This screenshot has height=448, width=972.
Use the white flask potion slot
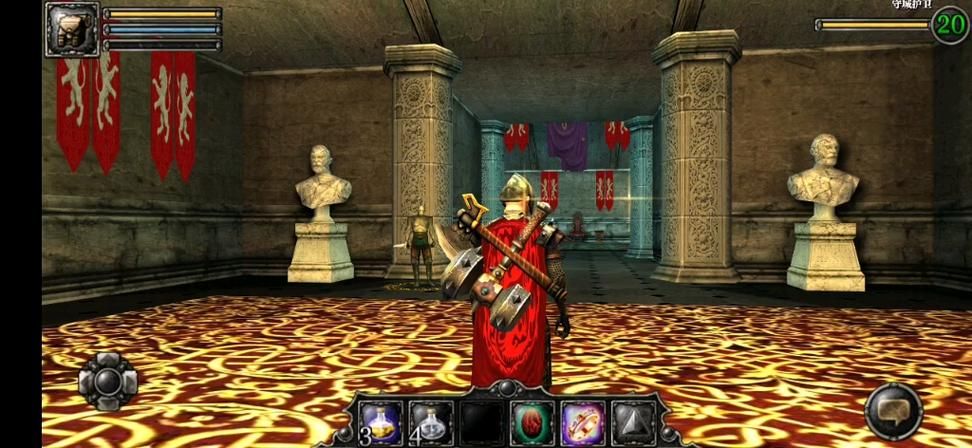431,422
